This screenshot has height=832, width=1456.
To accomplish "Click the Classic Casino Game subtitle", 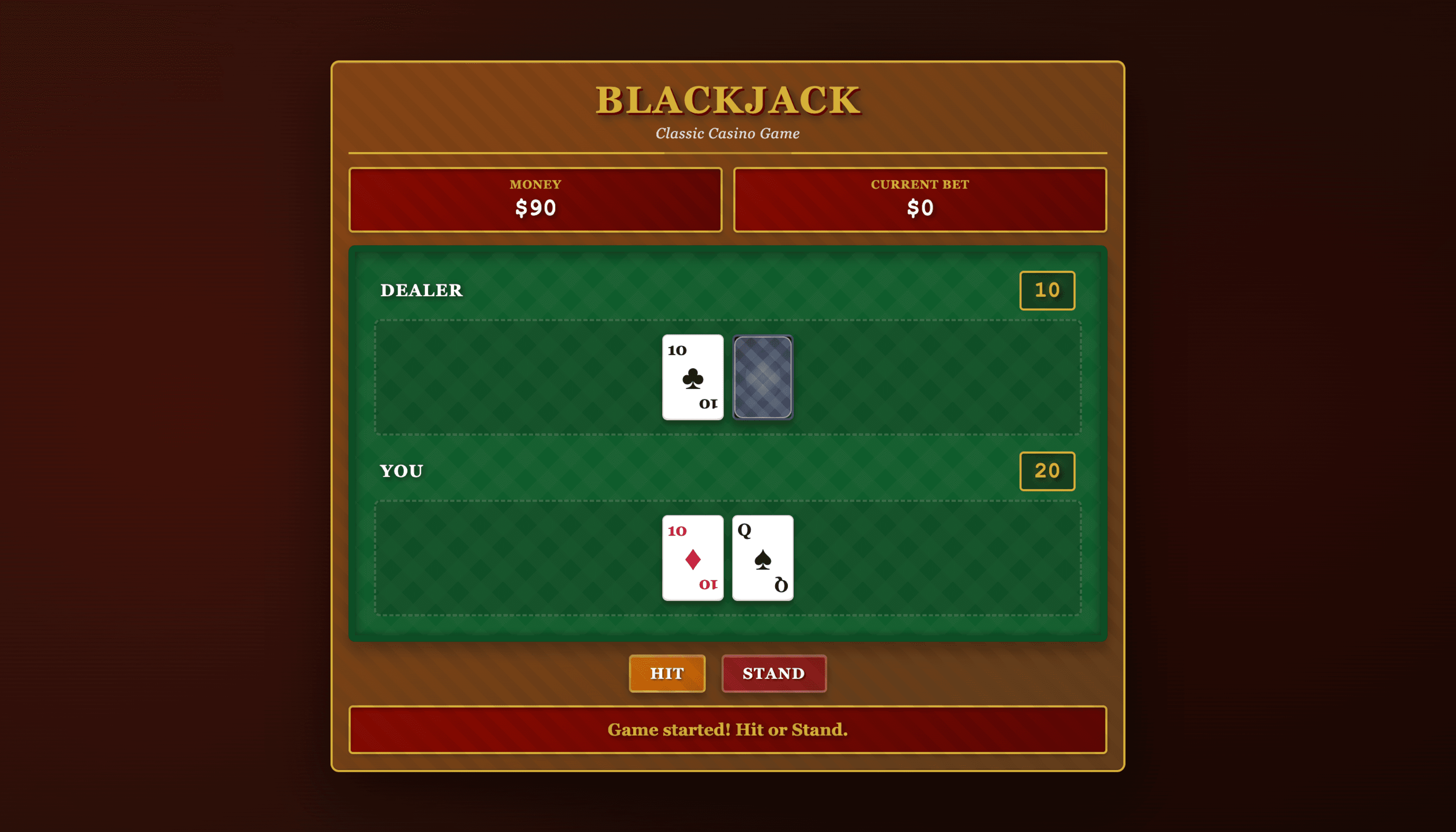I will pos(728,134).
